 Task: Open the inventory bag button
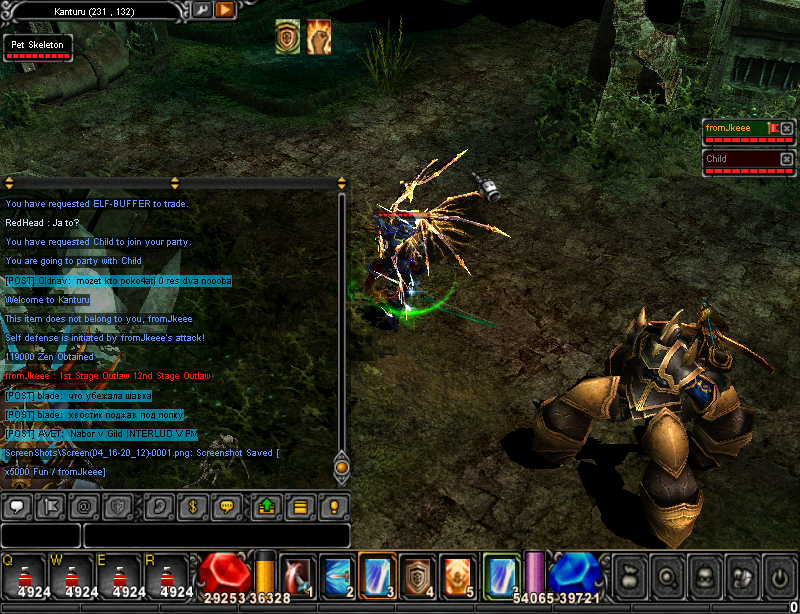point(629,577)
